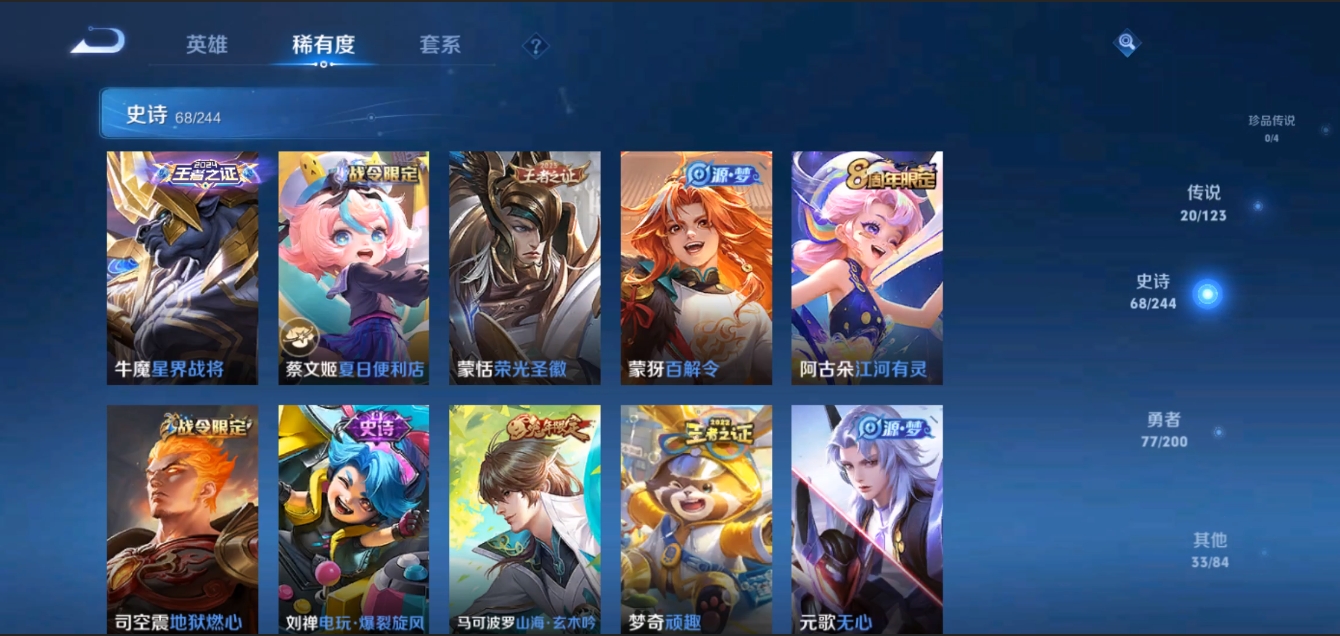The image size is (1340, 636).
Task: View the 蒙恬 荣光圣徽 skin card
Action: (525, 267)
